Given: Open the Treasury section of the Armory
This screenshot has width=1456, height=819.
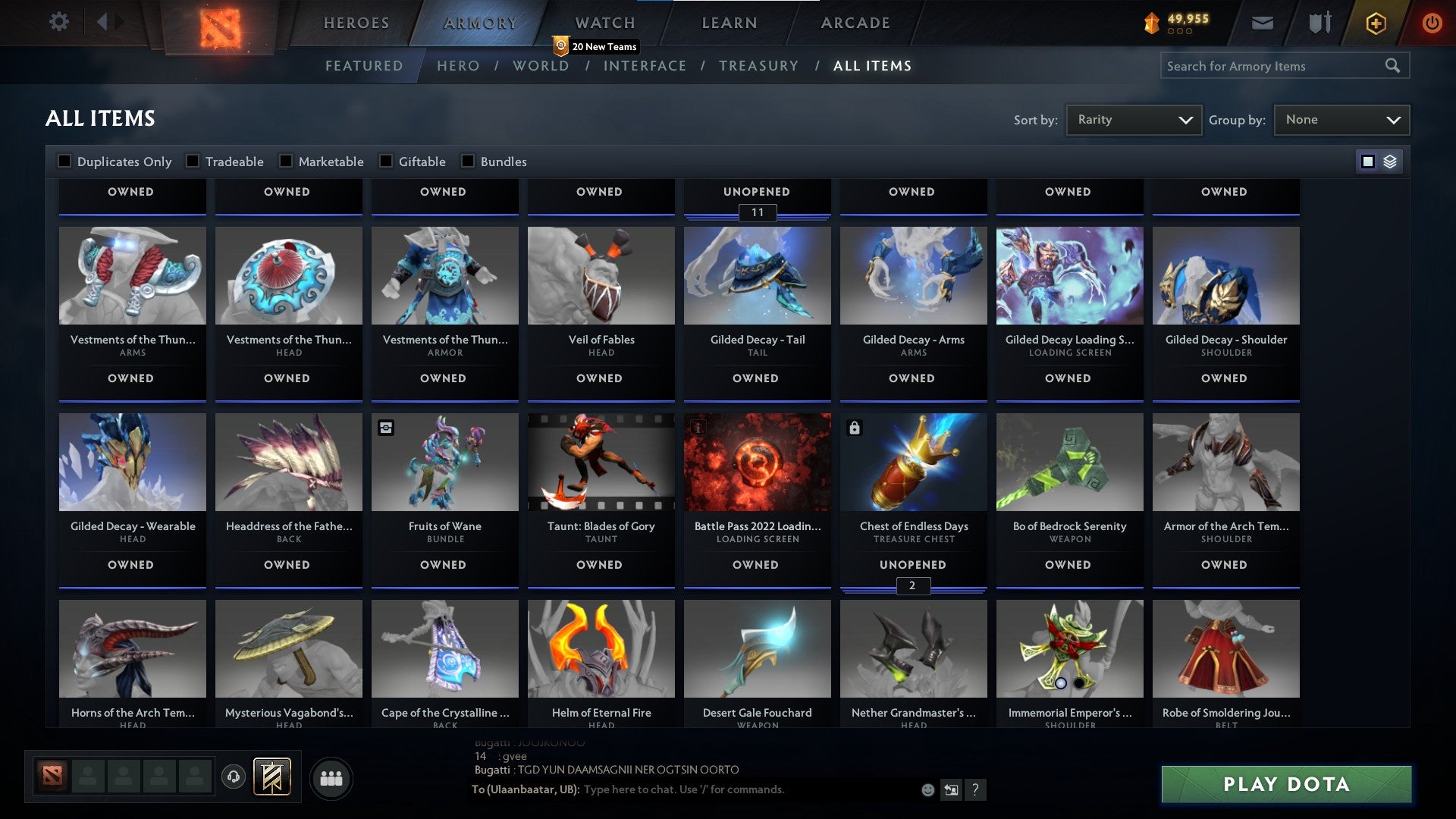Looking at the screenshot, I should (758, 66).
